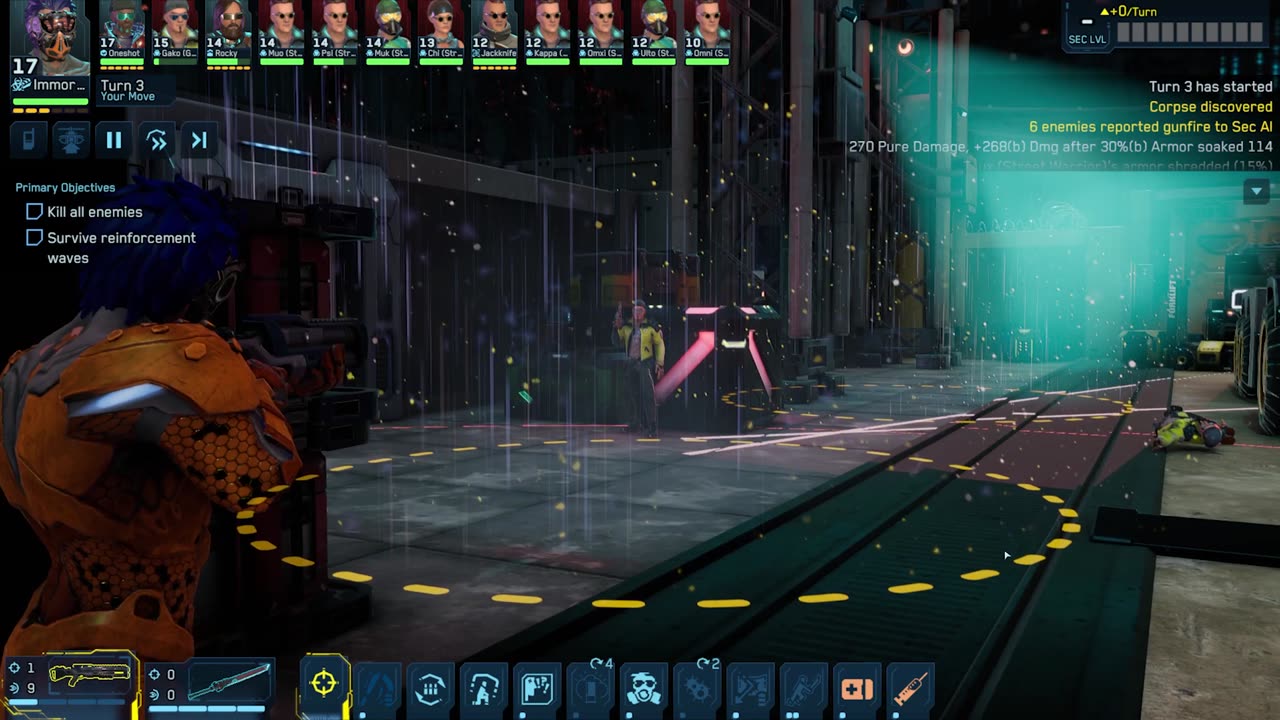Image resolution: width=1280 pixels, height=720 pixels.
Task: Click the Gako character portrait
Action: click(x=176, y=30)
